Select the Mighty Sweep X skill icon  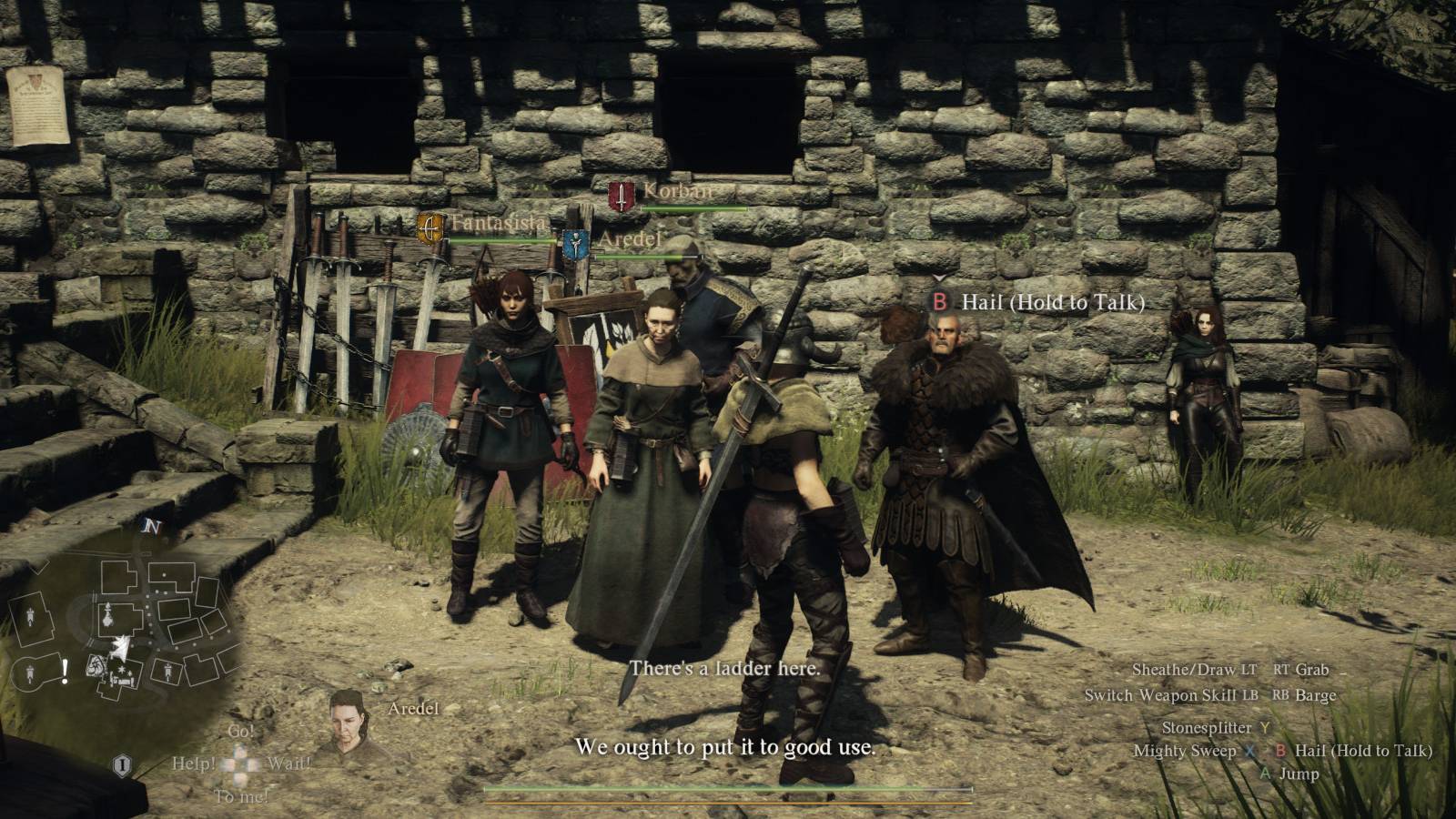pyautogui.click(x=1249, y=752)
